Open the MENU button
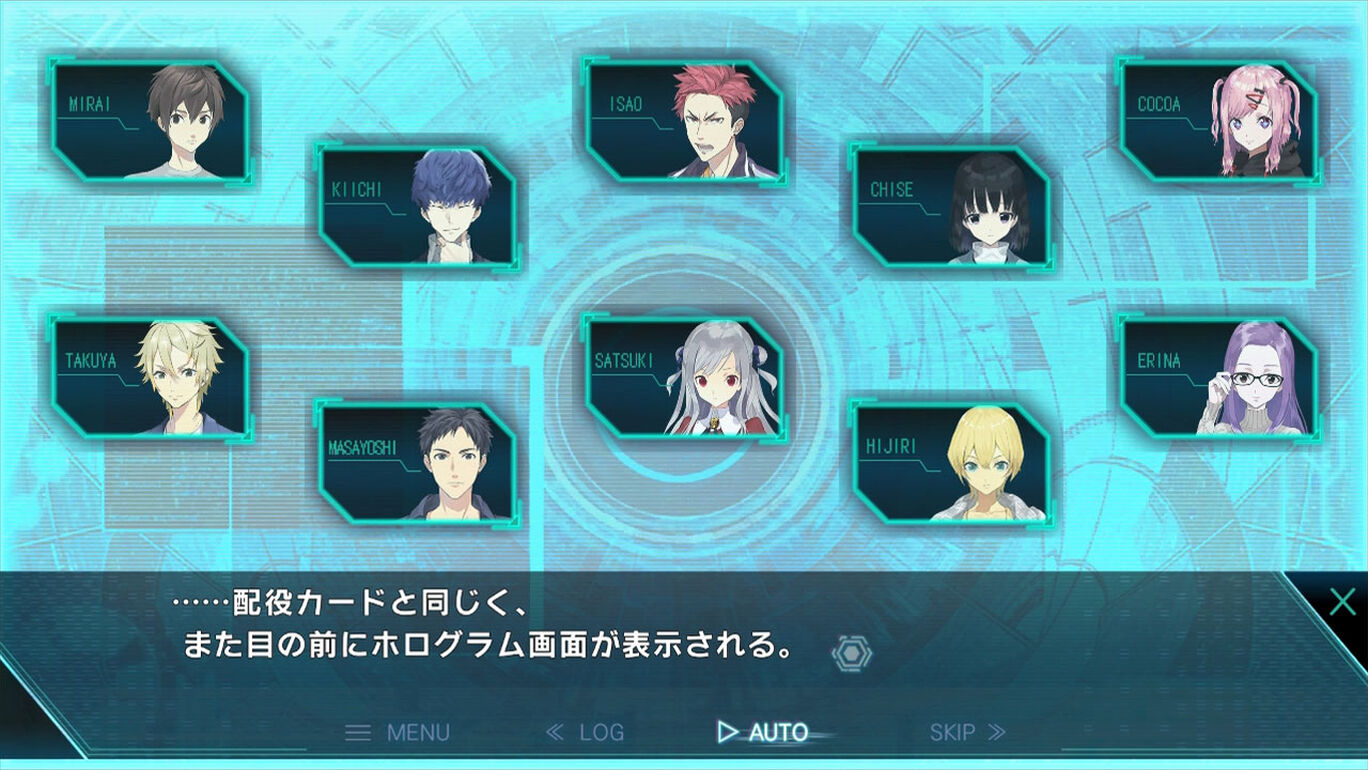1368x770 pixels. [398, 732]
